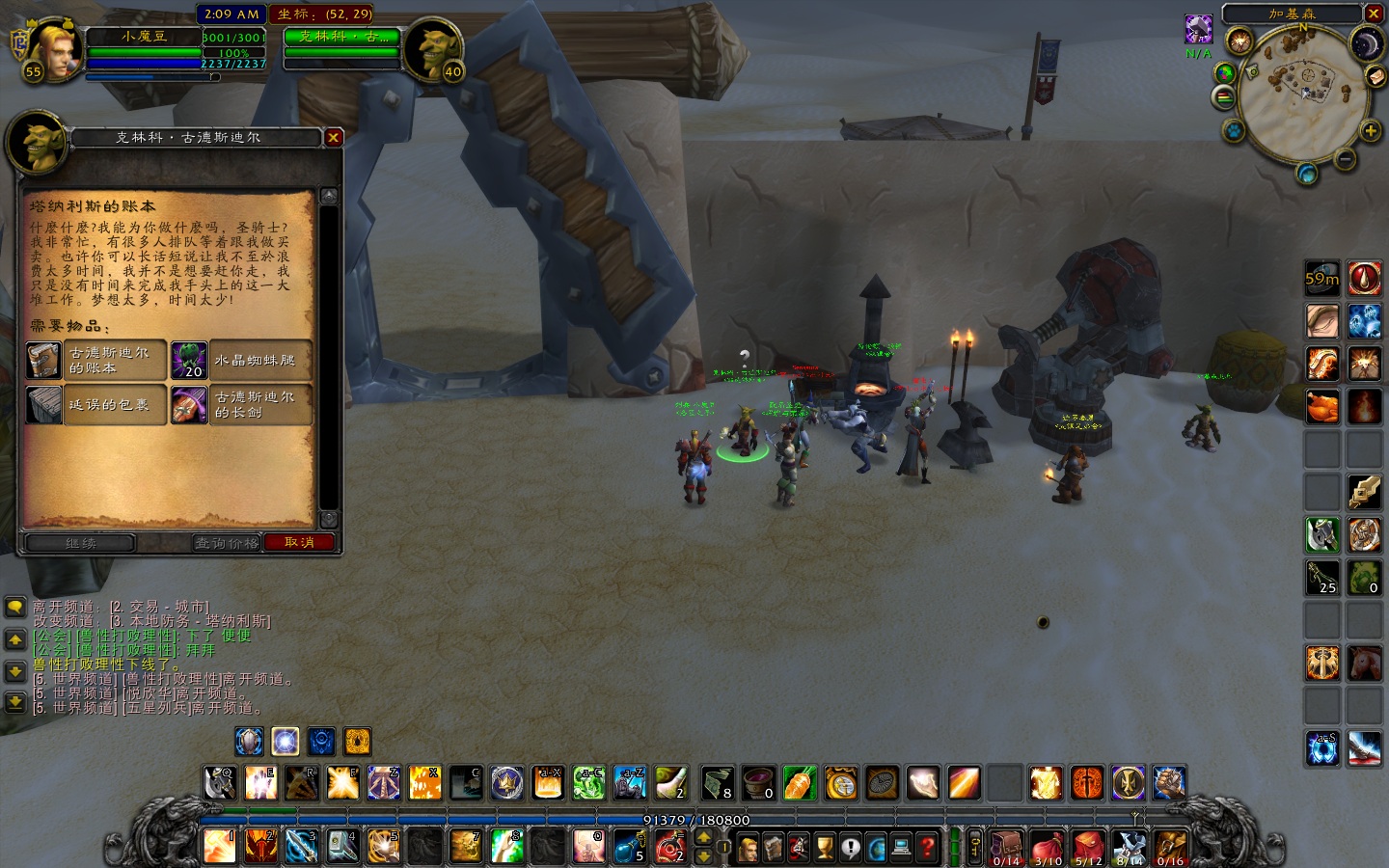
Task: Open the red question mark help button
Action: [927, 849]
